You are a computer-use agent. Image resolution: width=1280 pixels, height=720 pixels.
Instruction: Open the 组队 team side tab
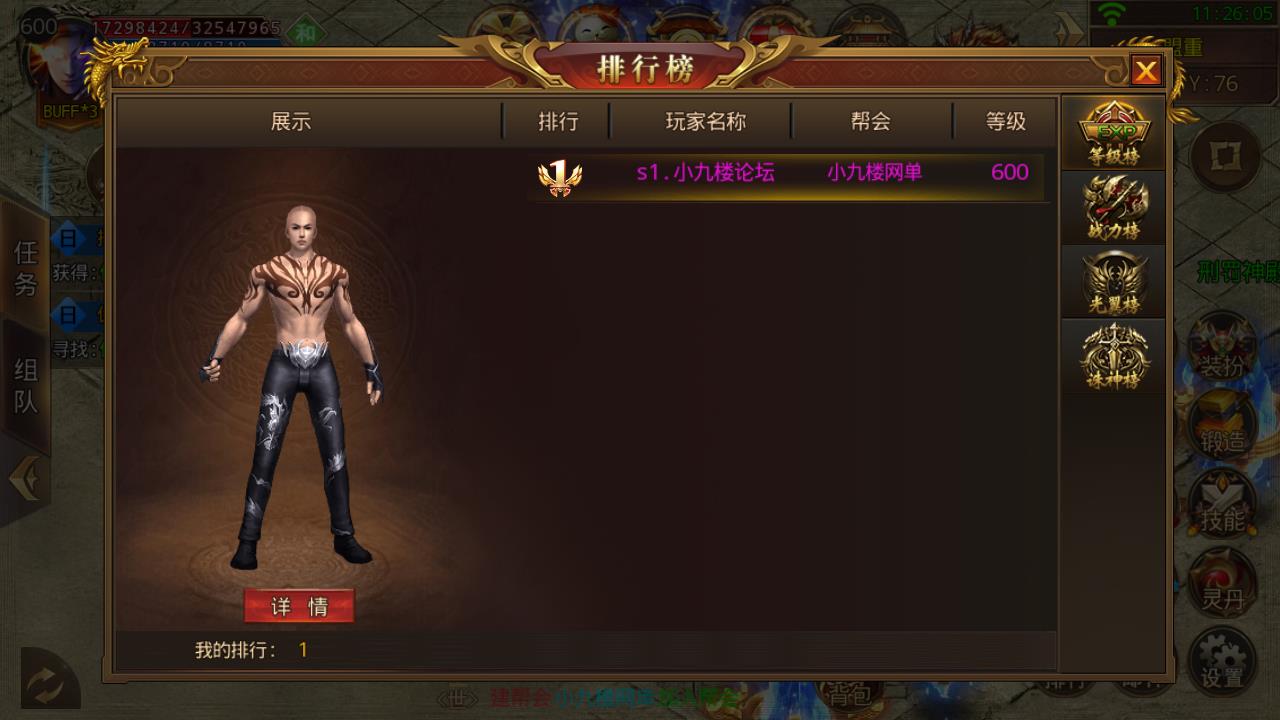click(x=25, y=386)
